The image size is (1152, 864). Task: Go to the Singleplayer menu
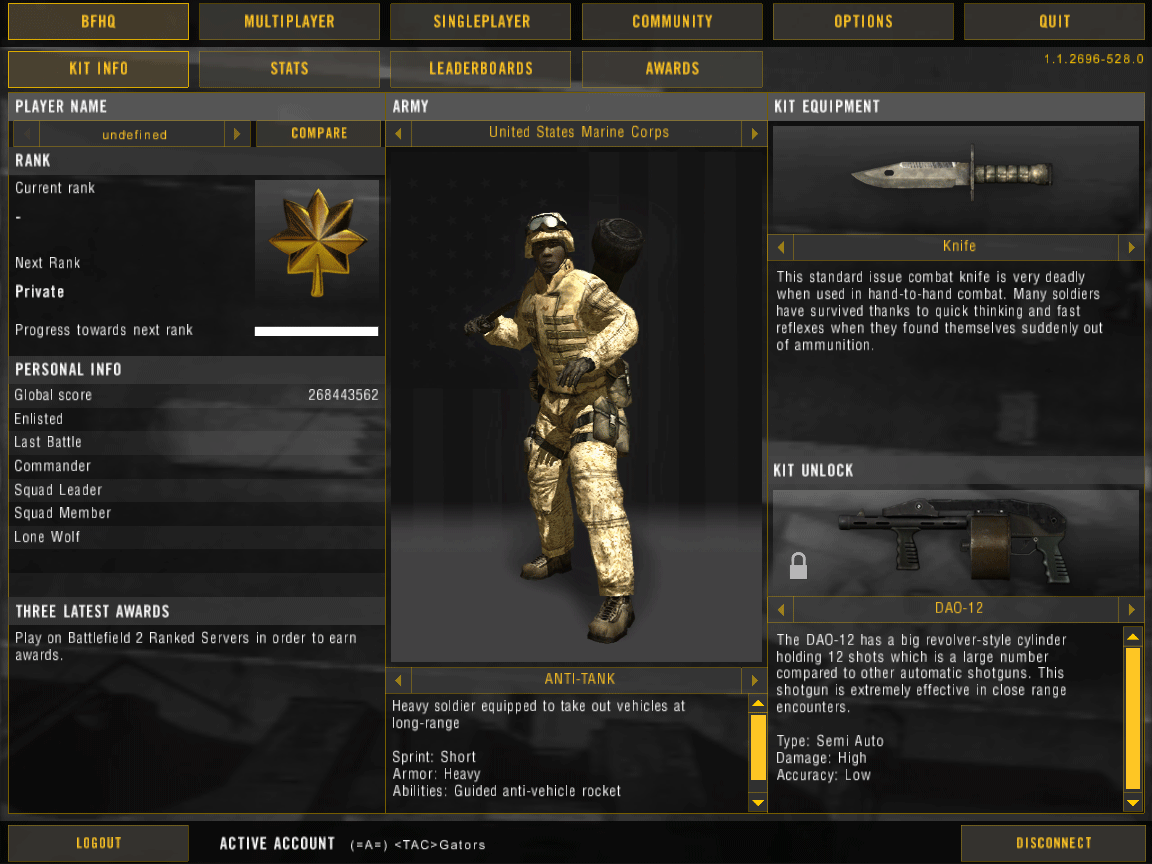pyautogui.click(x=480, y=21)
